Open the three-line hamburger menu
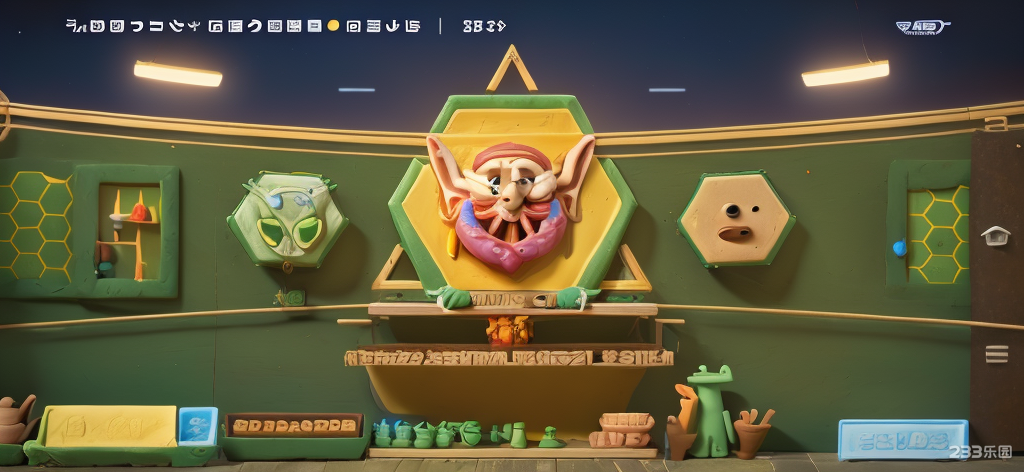 pyautogui.click(x=996, y=354)
